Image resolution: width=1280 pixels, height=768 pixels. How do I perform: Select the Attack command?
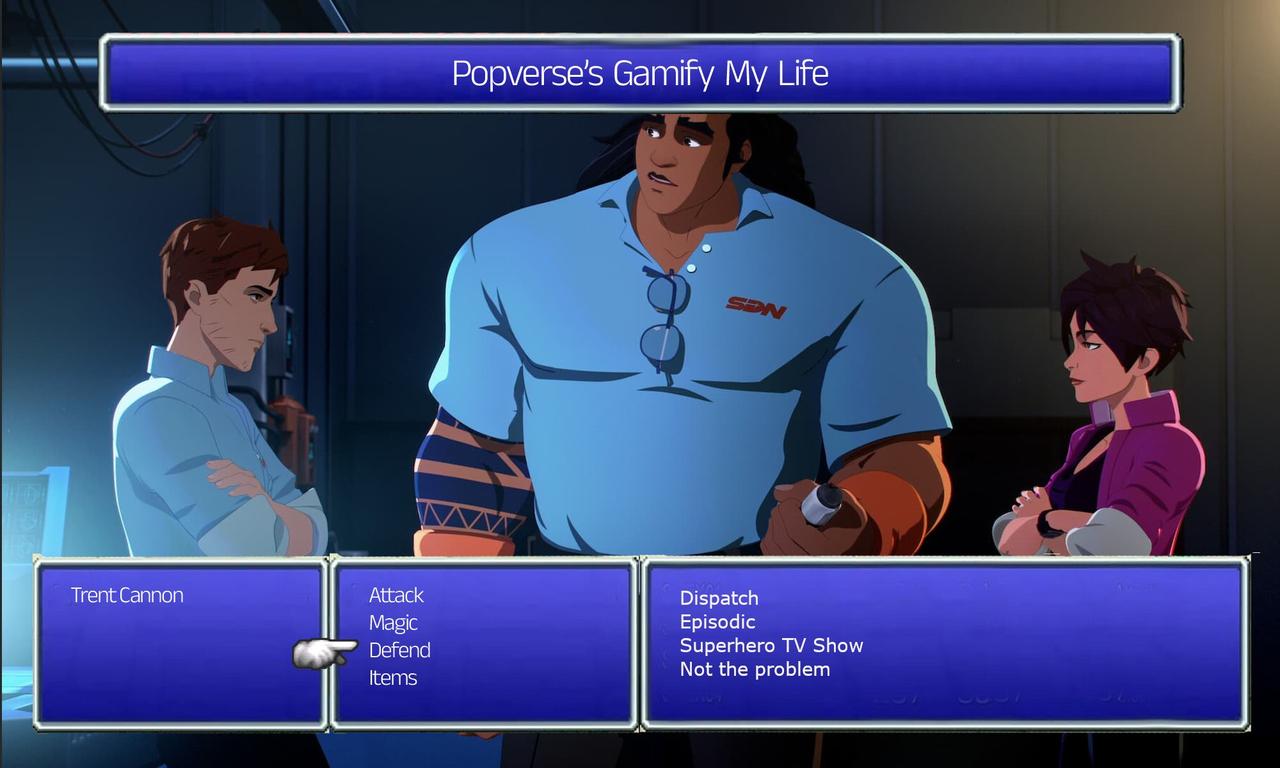click(394, 595)
